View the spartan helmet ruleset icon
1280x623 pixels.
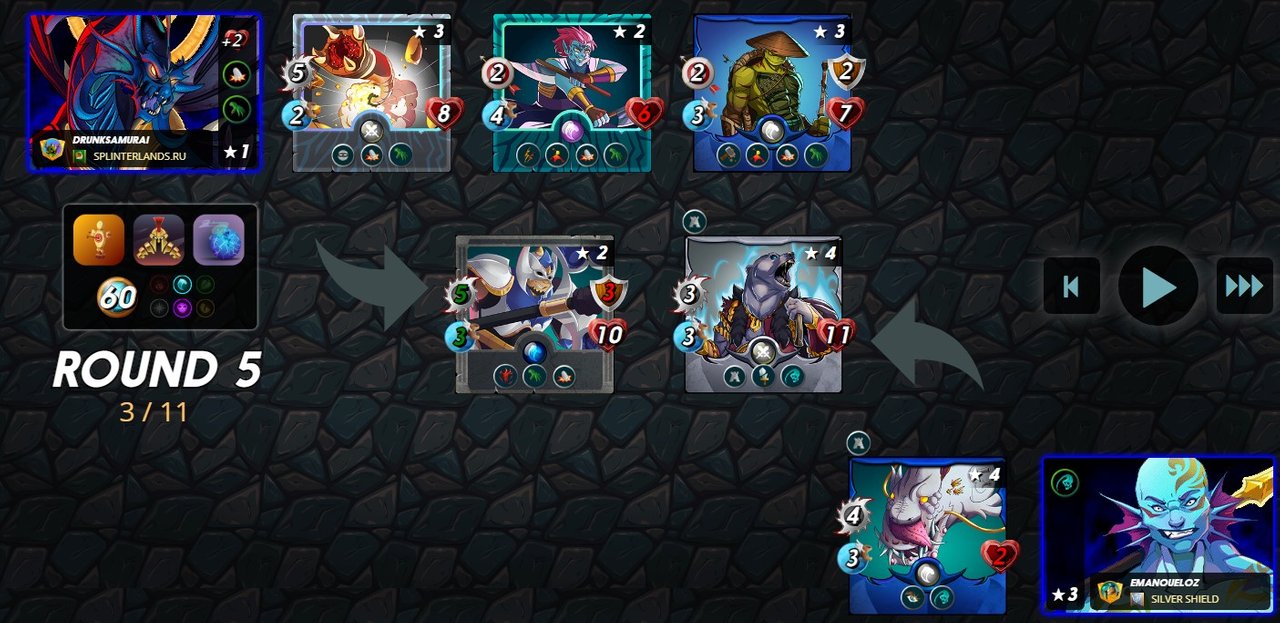pos(159,240)
